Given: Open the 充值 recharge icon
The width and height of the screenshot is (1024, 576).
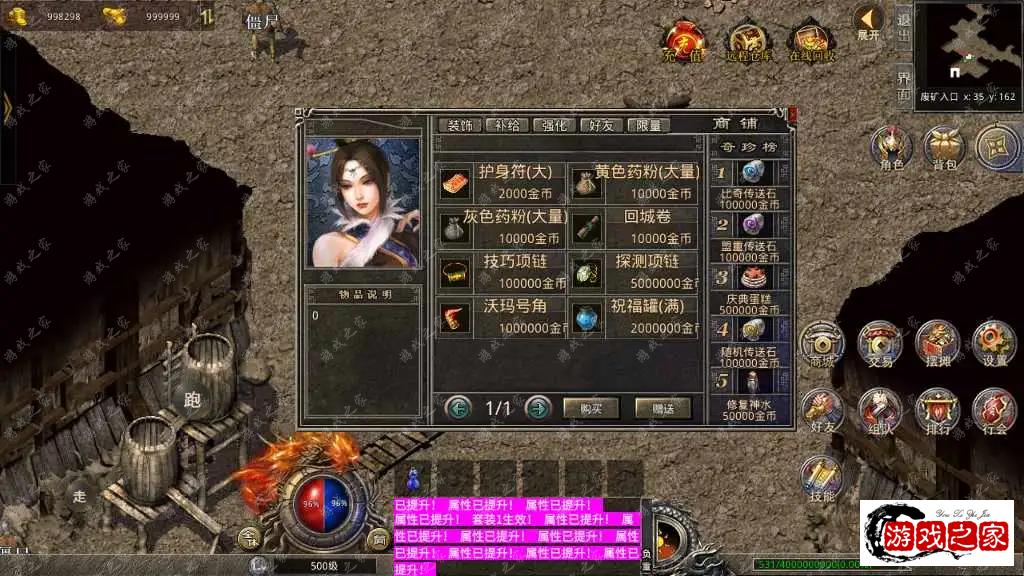Looking at the screenshot, I should (683, 41).
